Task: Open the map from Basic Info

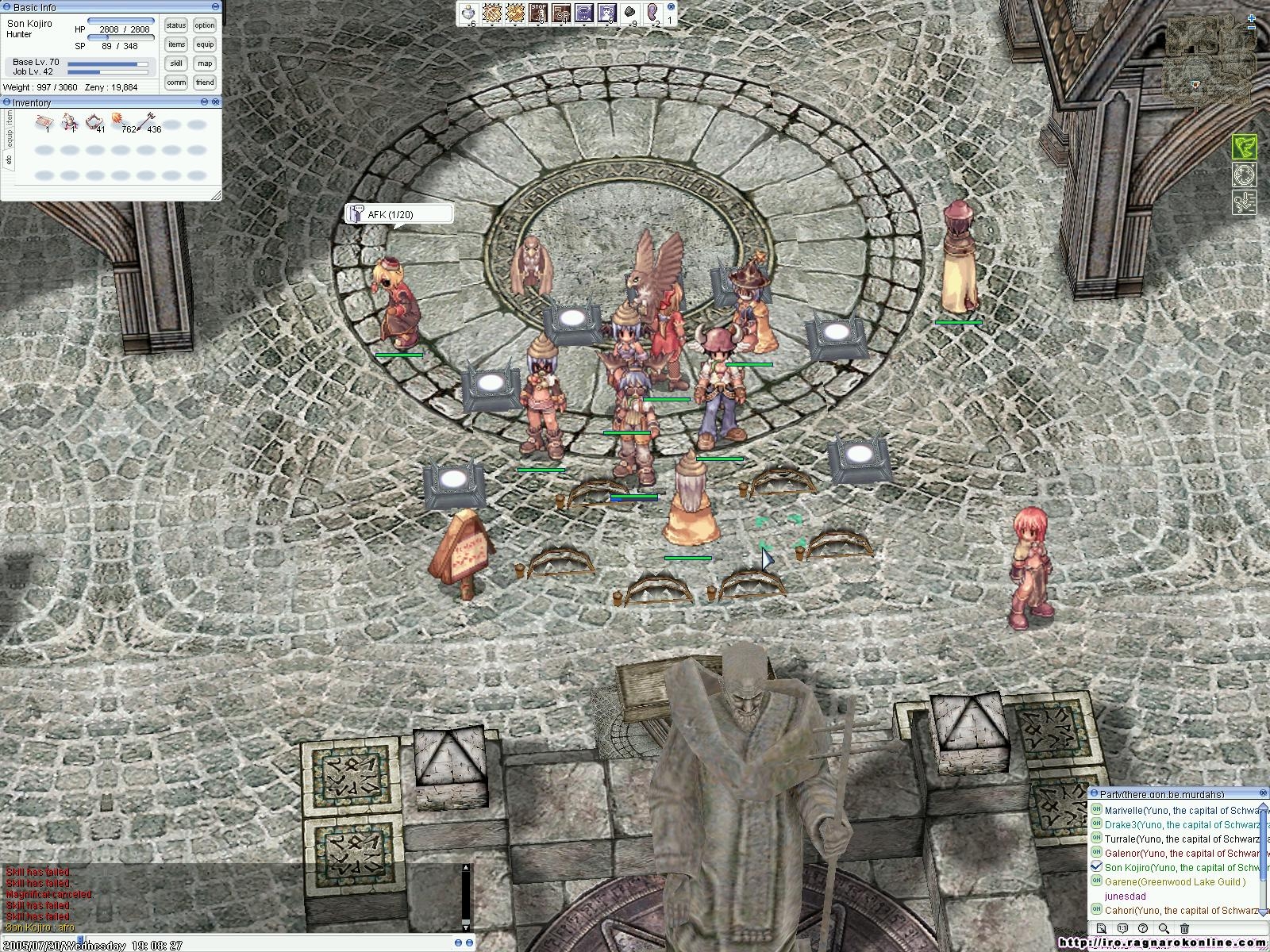Action: [205, 63]
